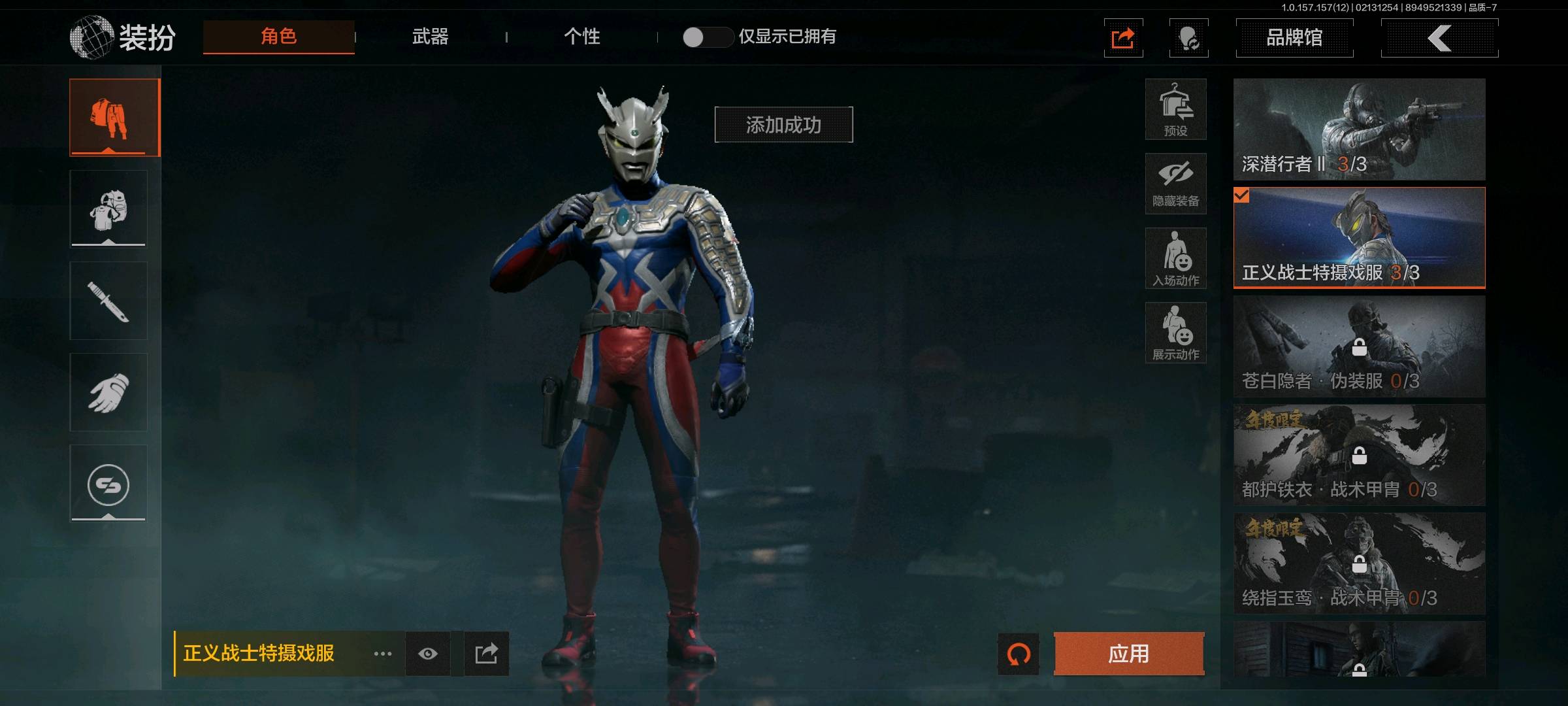Select the knife category icon
Screen dimensions: 1568x706
pos(108,301)
